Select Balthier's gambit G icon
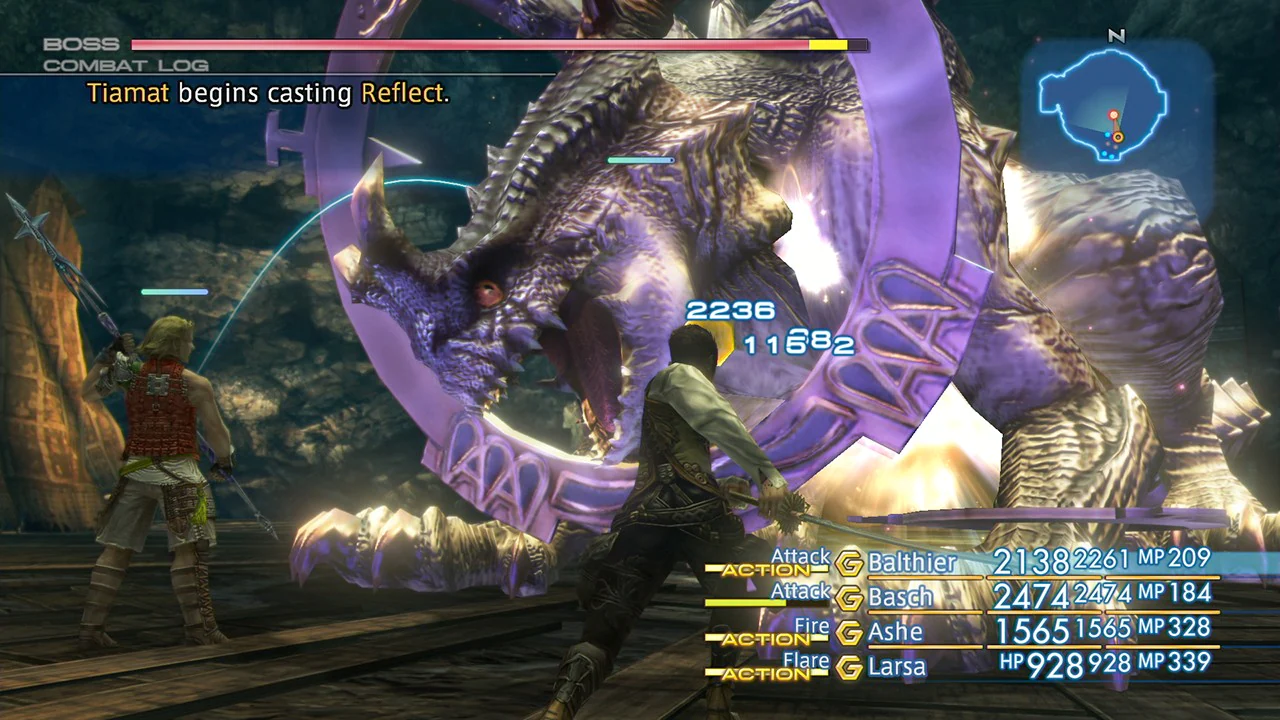This screenshot has height=720, width=1280. 852,562
